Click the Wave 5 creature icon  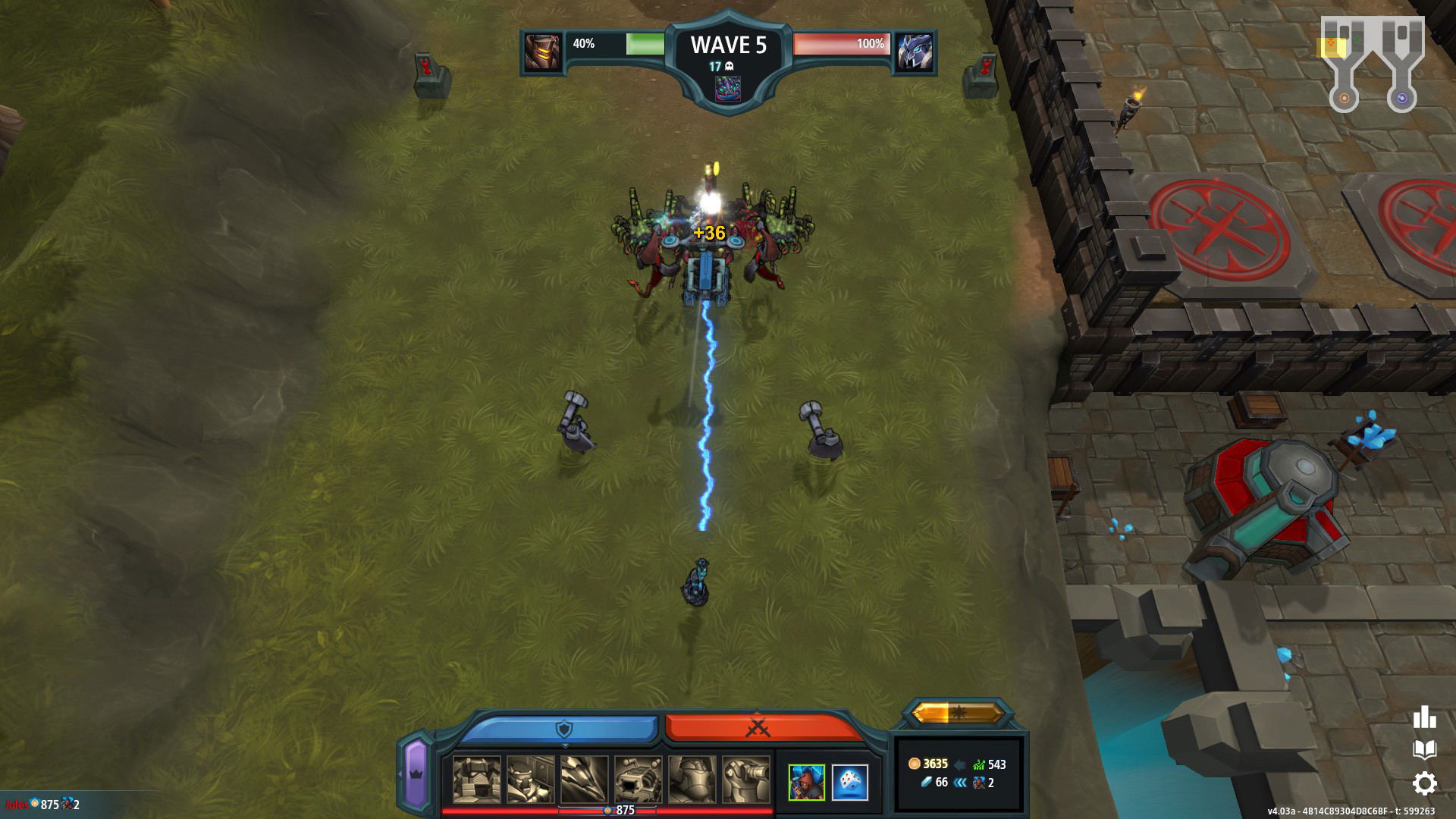tap(728, 89)
